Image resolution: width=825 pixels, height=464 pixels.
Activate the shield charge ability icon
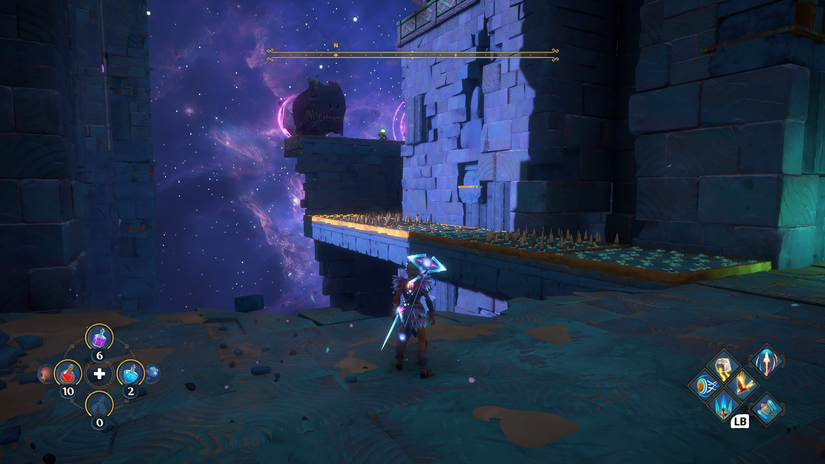[x=703, y=385]
